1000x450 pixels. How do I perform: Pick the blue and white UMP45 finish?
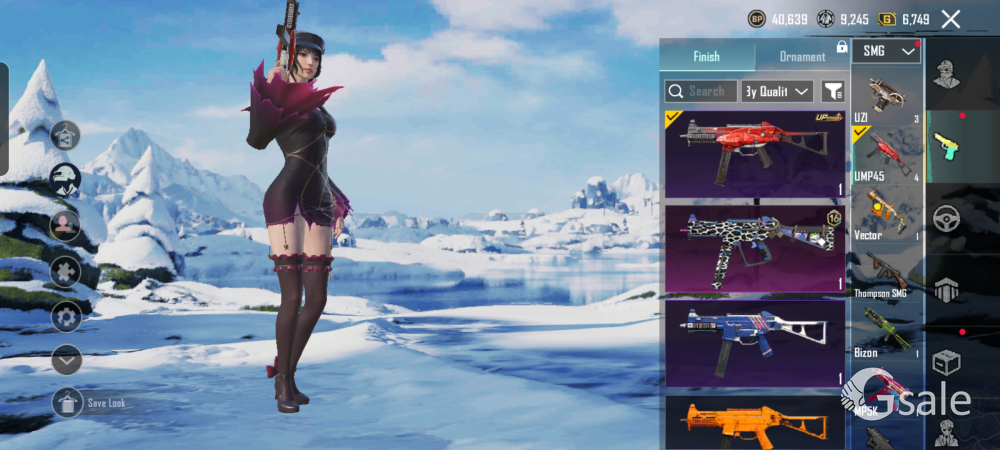pyautogui.click(x=756, y=343)
